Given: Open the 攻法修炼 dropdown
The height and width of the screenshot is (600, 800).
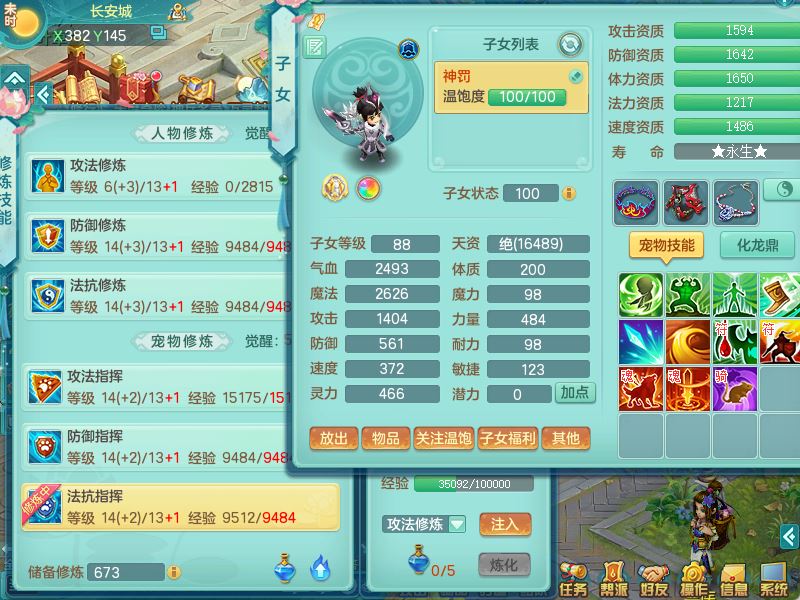Looking at the screenshot, I should click(x=426, y=523).
